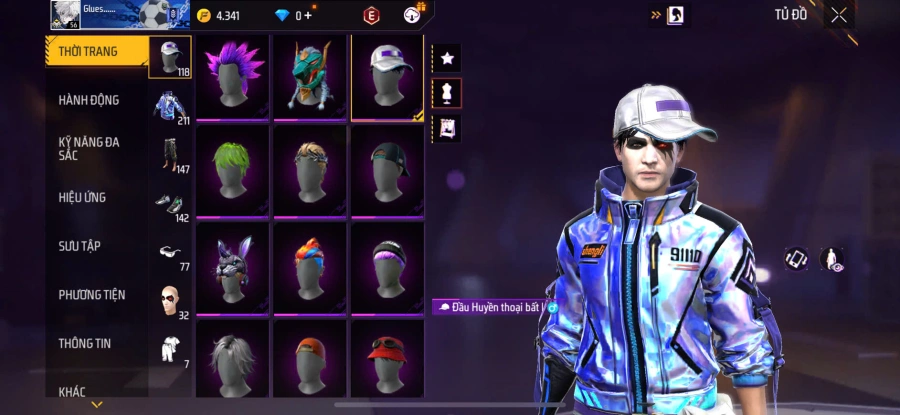Show the pants subcategory
Screen dimensions: 900x415
click(169, 155)
